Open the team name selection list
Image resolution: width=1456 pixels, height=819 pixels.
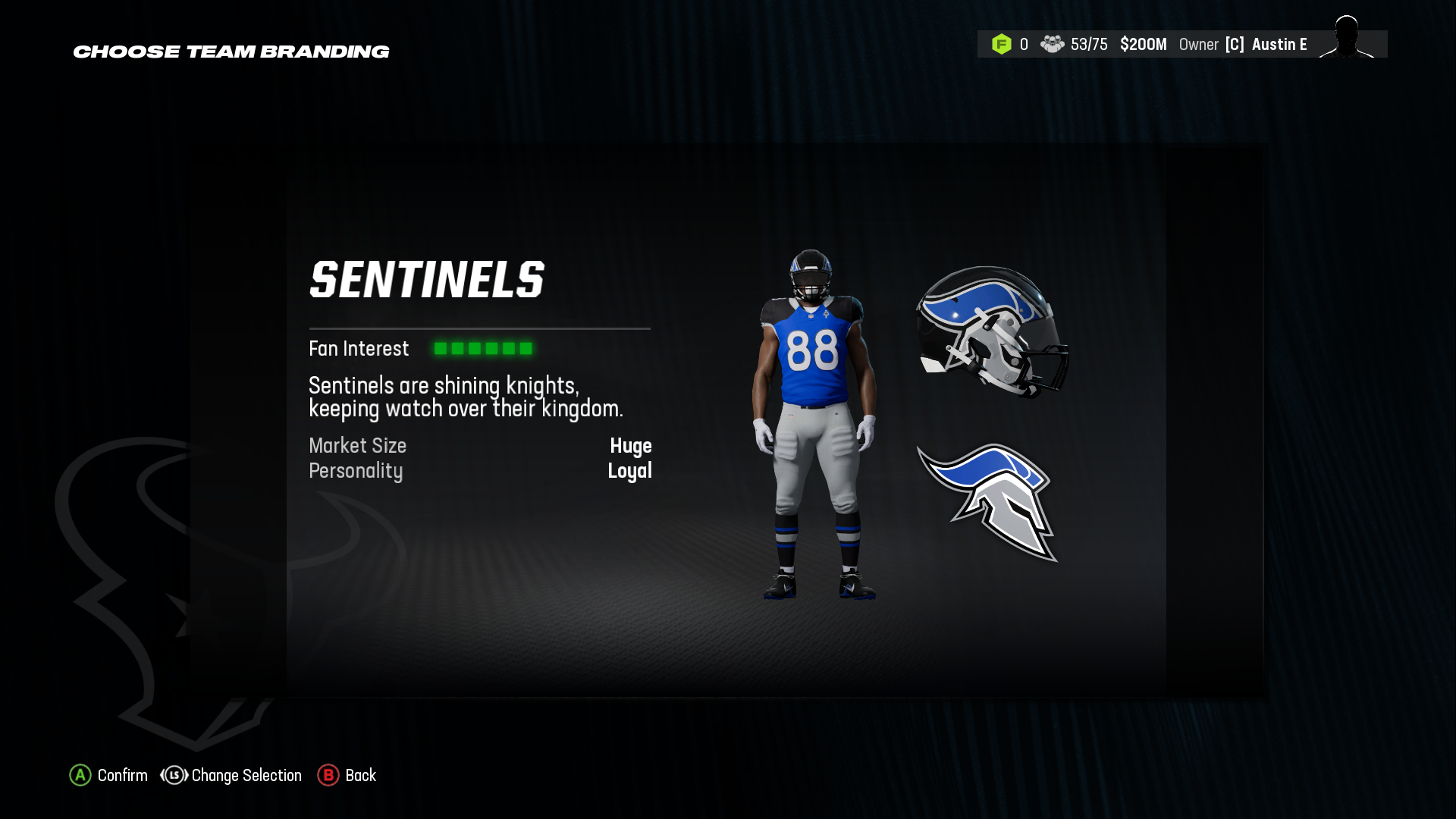[427, 280]
